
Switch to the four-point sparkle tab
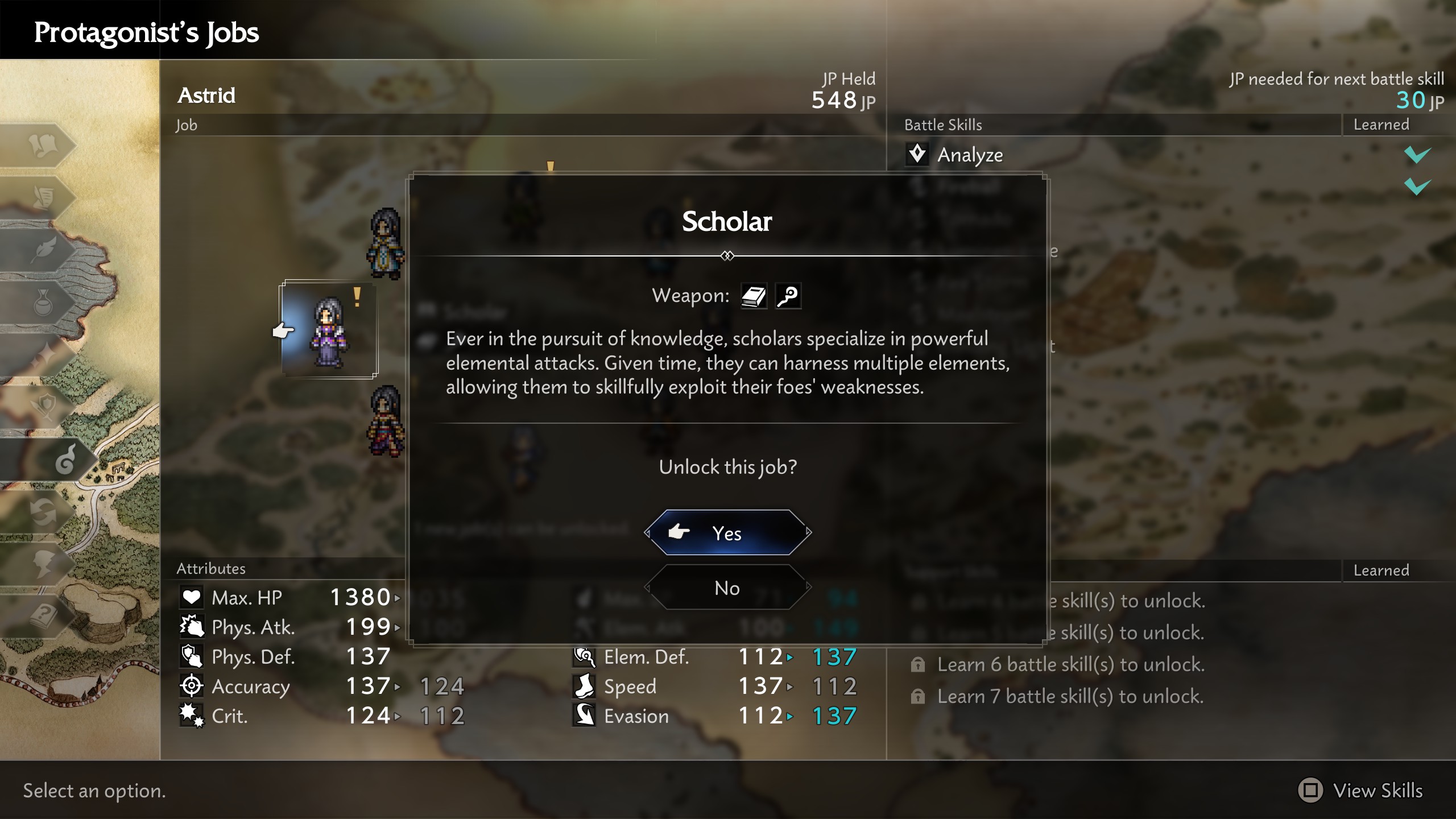43,354
